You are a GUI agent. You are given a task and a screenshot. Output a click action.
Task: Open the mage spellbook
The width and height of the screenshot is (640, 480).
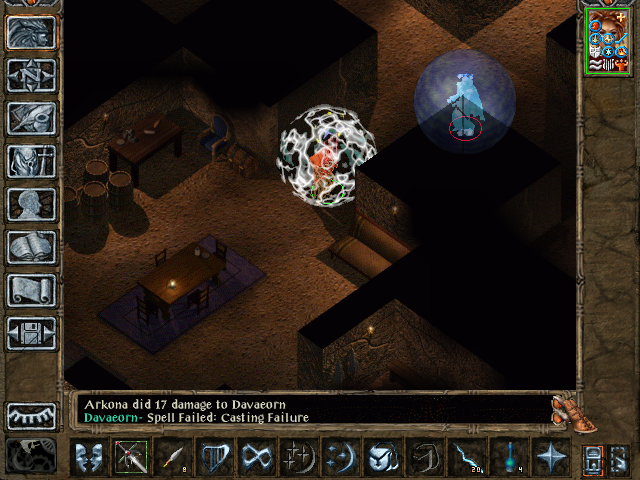(x=31, y=247)
